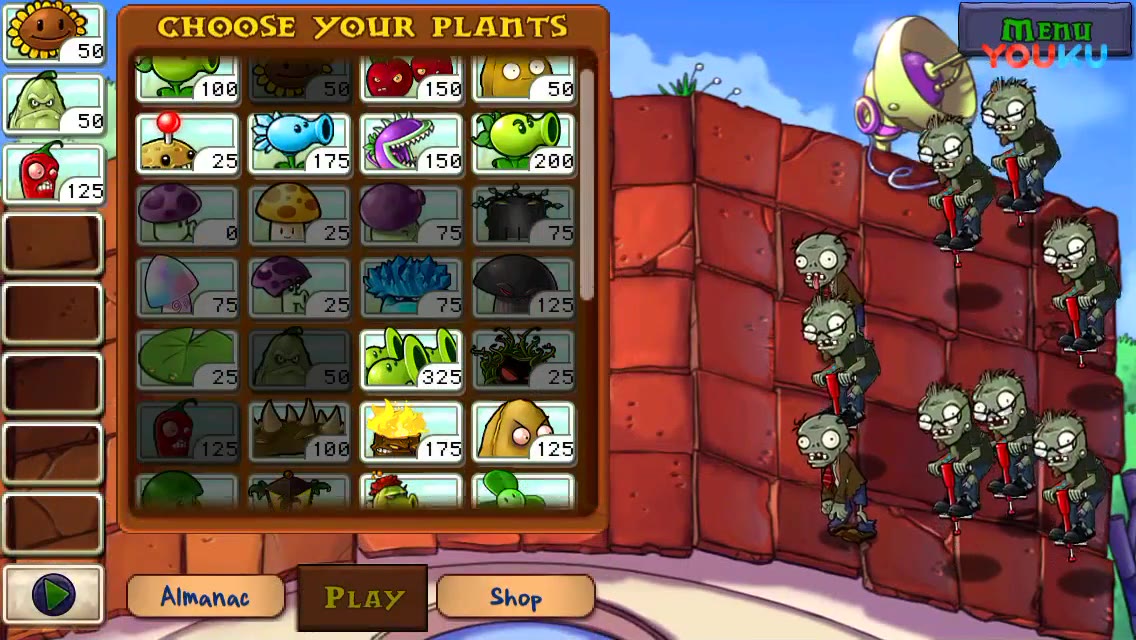Pick the Ice-shroom seed packet

pos(411,288)
